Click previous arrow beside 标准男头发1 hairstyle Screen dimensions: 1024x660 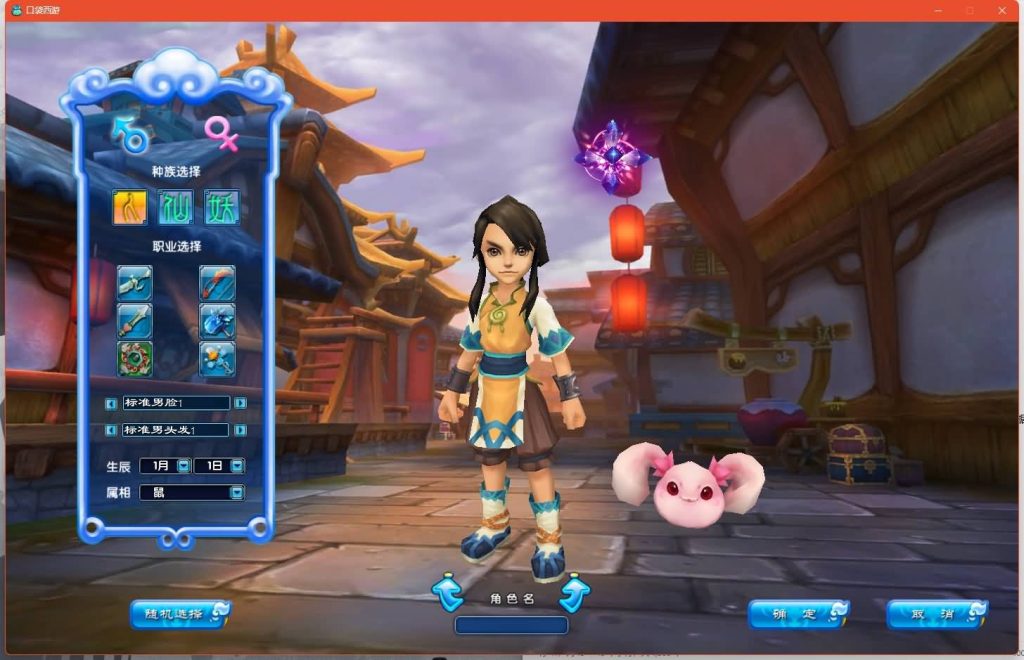112,430
